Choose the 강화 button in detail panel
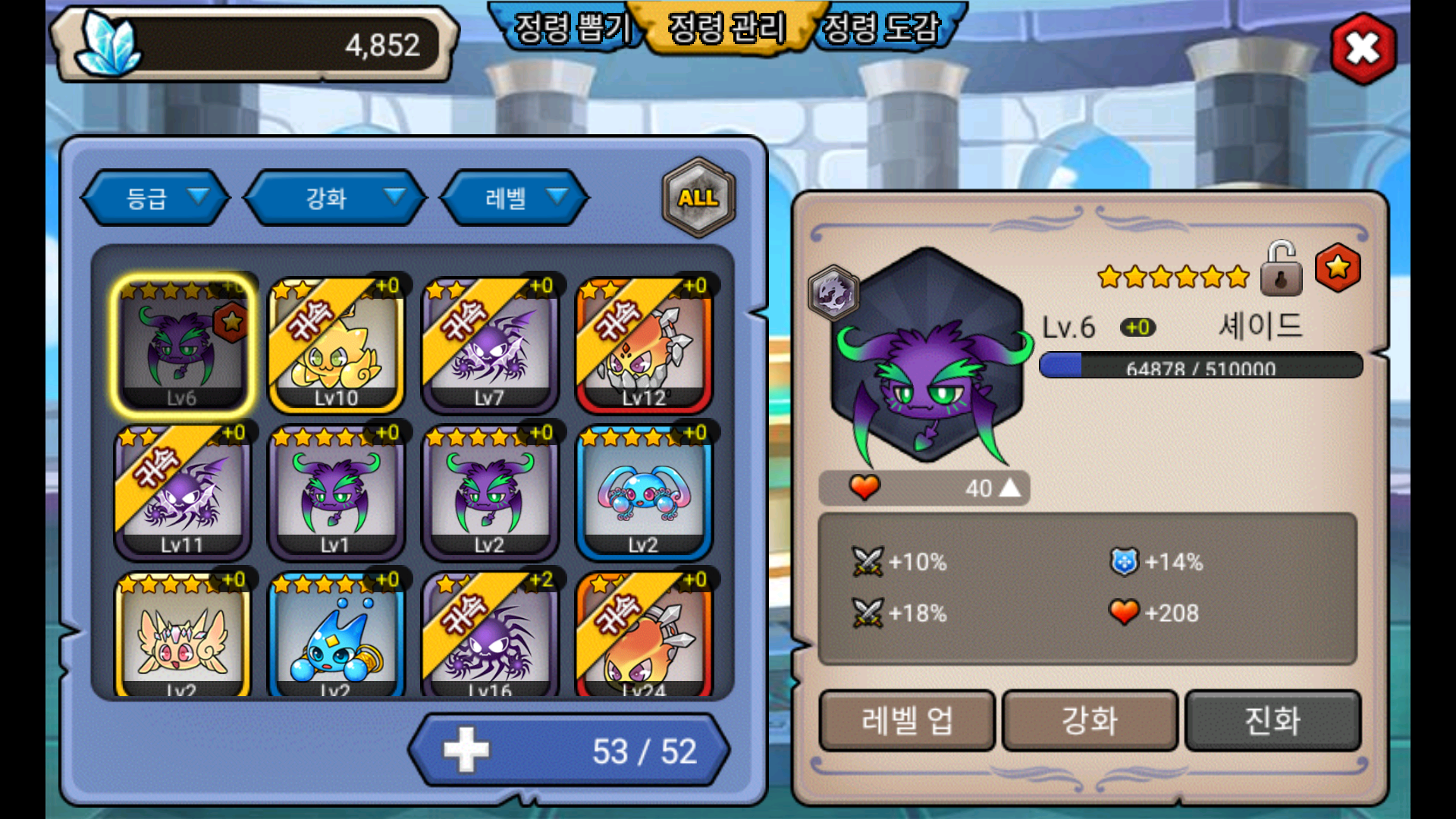 [1090, 720]
